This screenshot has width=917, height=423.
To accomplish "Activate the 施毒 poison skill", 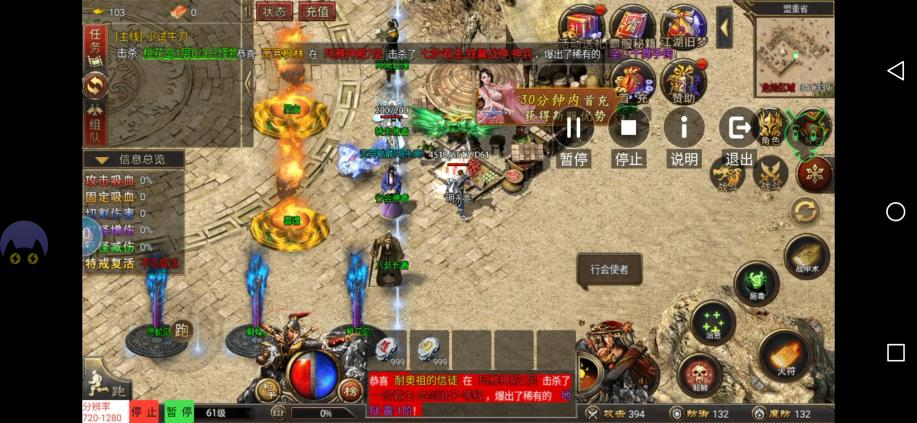I will tap(756, 283).
